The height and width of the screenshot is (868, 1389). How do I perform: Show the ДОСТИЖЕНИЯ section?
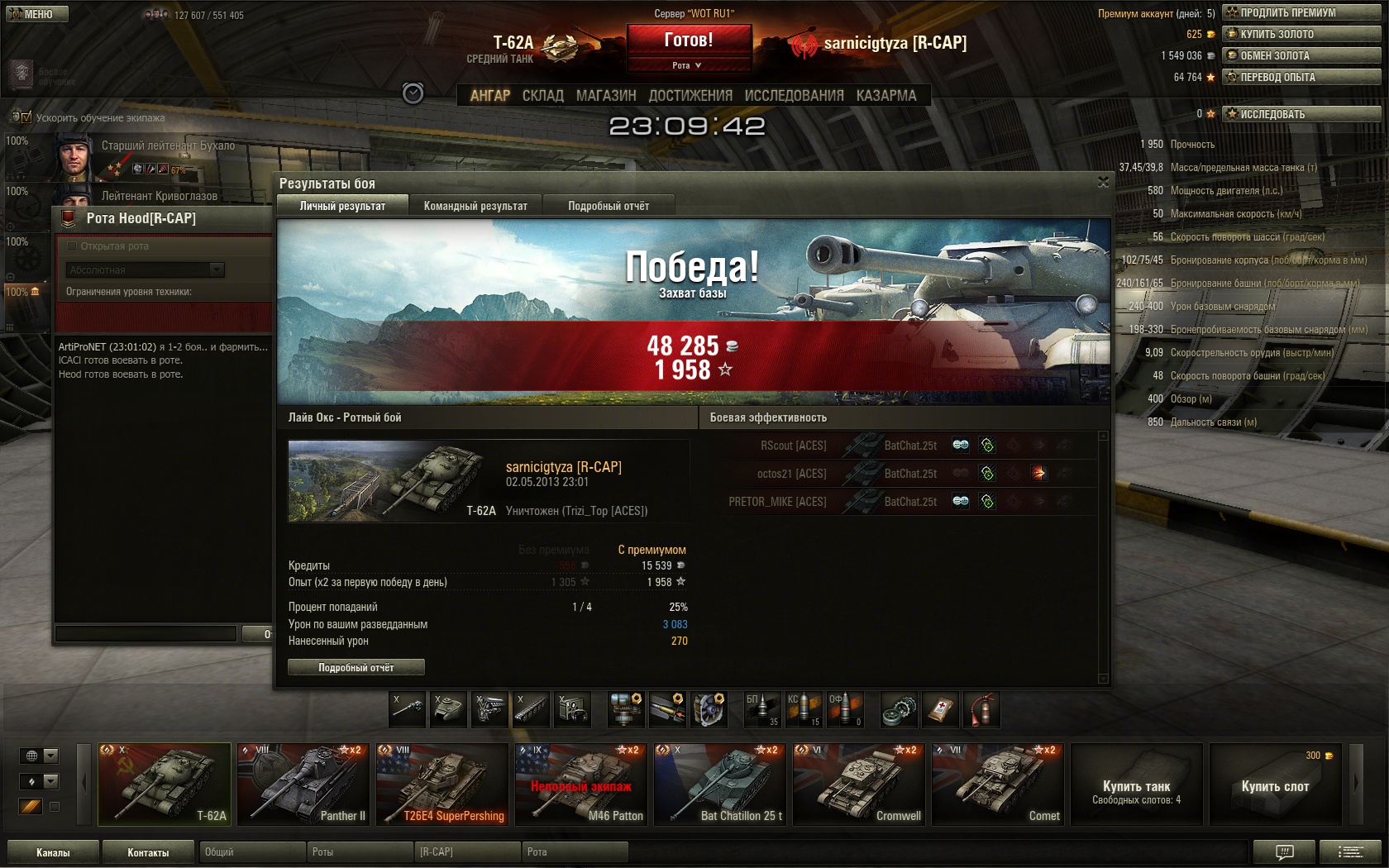coord(690,96)
